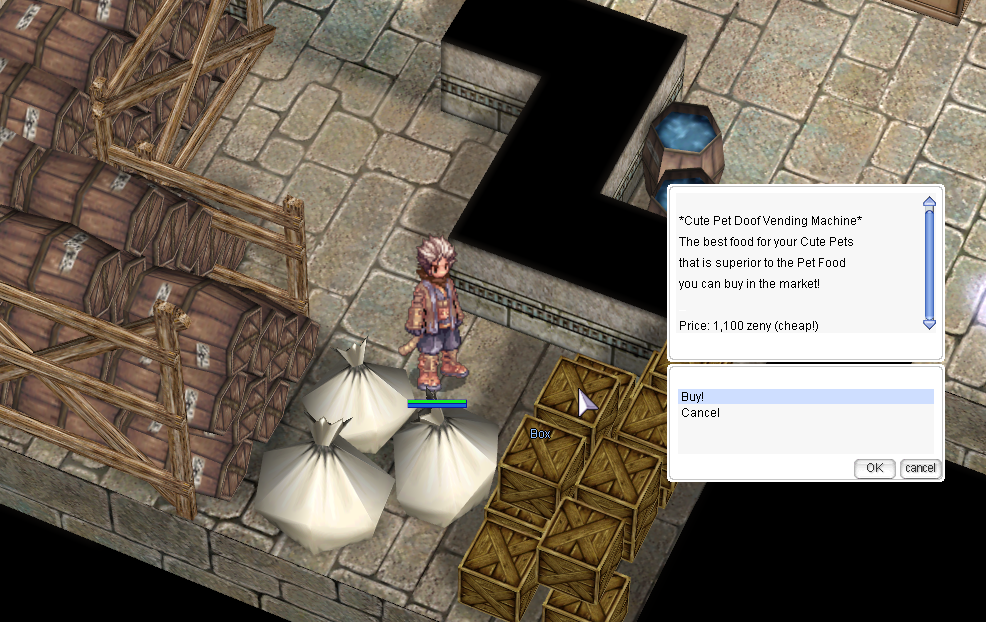Click the small cancel button

[x=920, y=468]
